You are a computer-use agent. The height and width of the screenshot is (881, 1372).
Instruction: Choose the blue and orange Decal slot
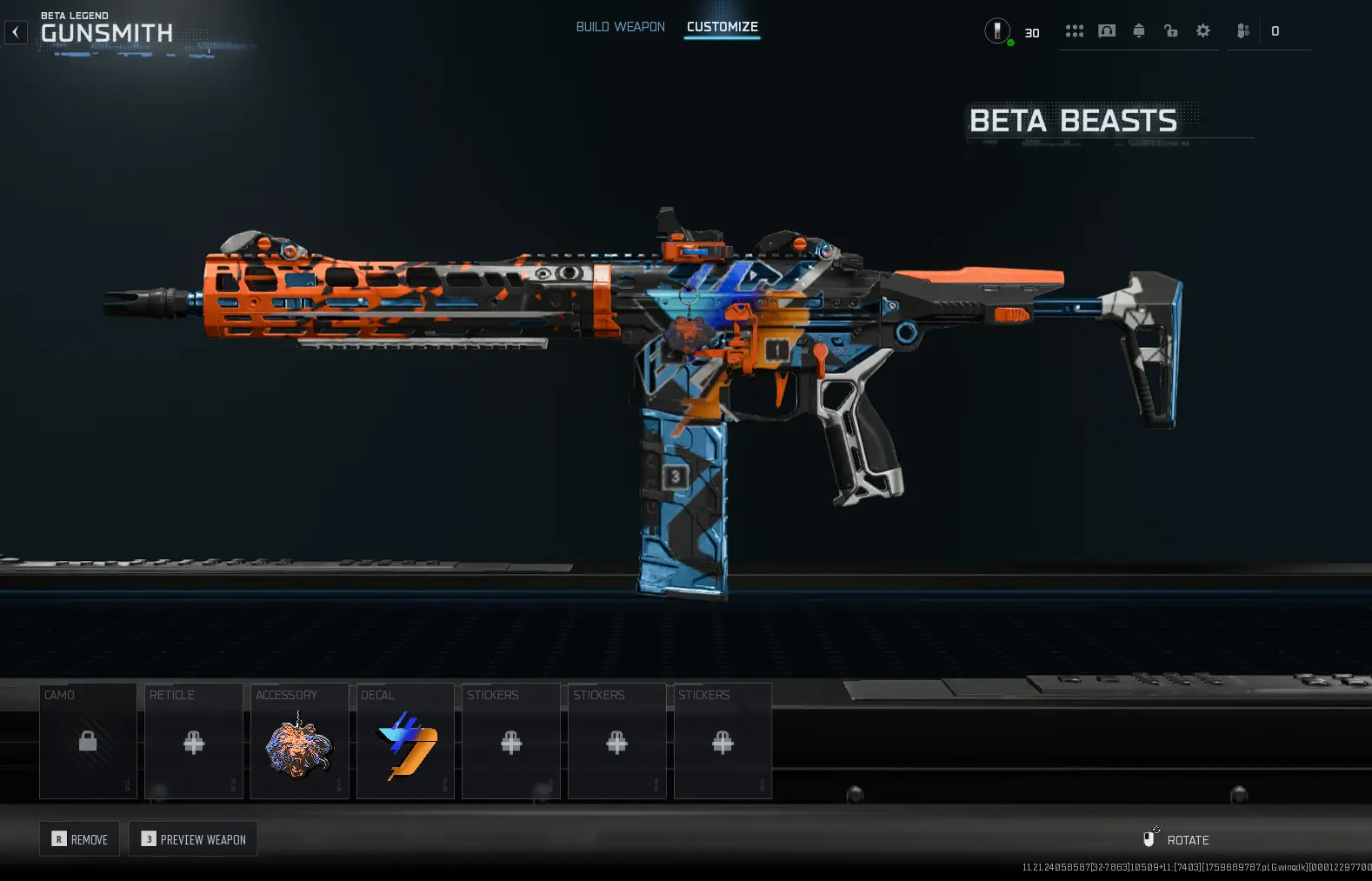click(x=405, y=741)
